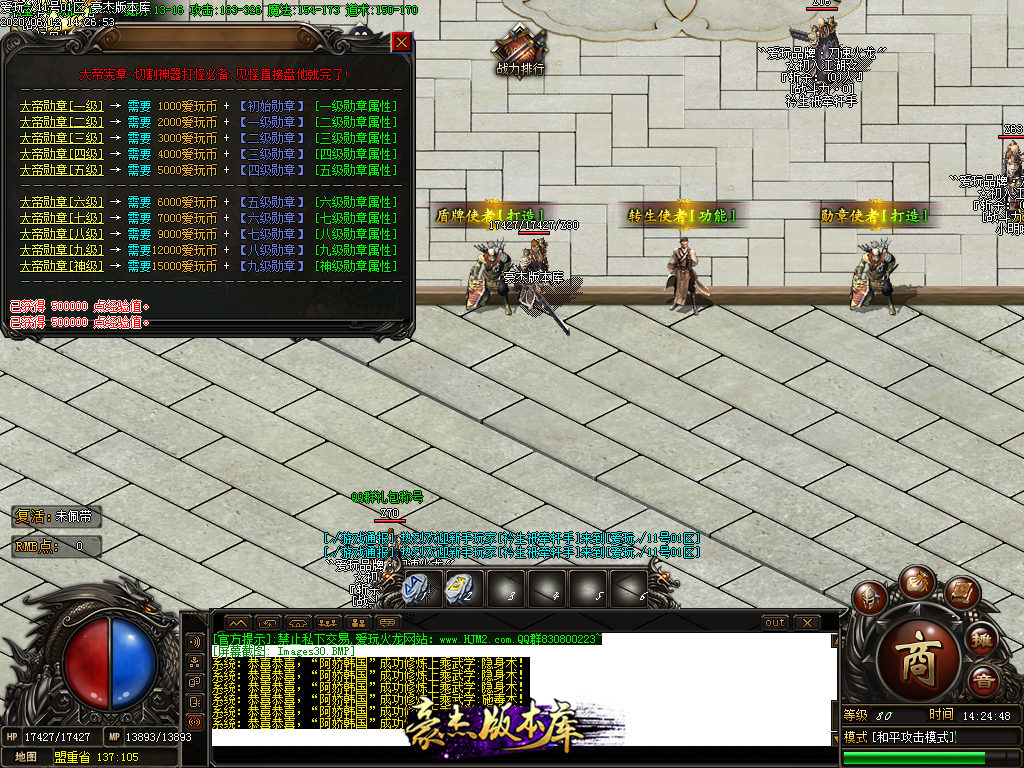The height and width of the screenshot is (768, 1024).
Task: Choose the 大帝勋章[九级] upgrade link
Action: 61,250
